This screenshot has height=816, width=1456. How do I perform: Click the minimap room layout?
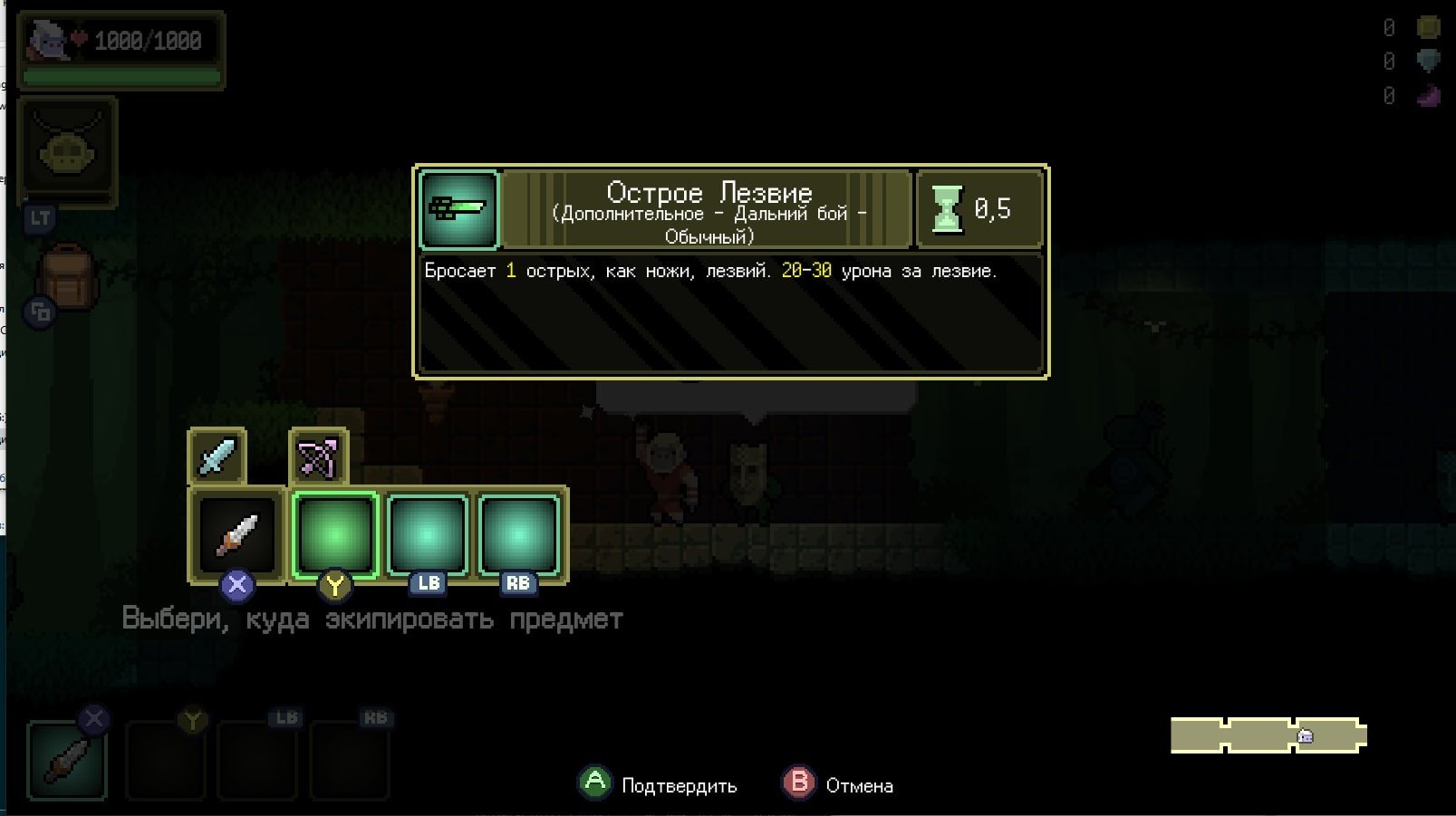point(1268,735)
